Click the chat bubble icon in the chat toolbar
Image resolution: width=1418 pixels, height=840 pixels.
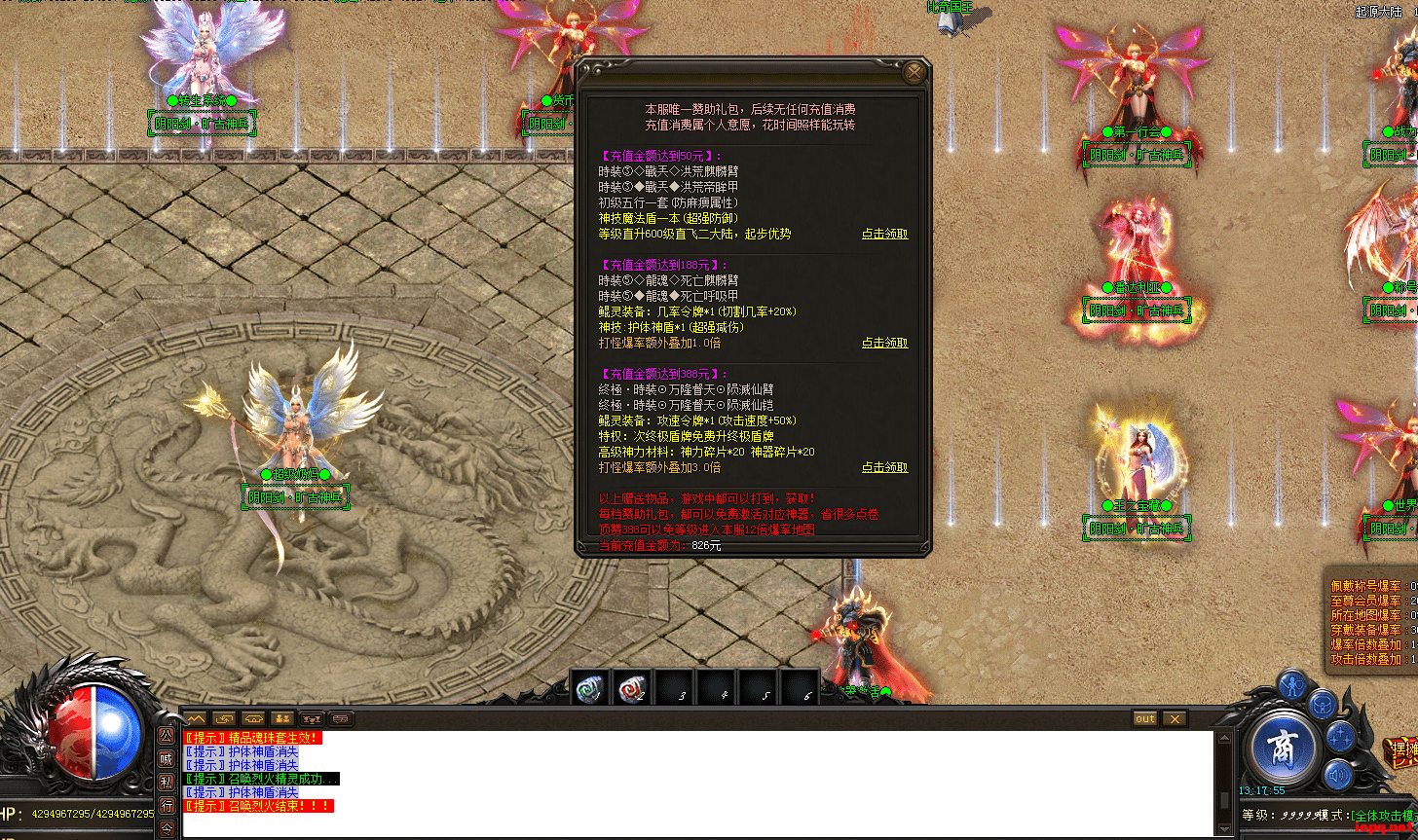pyautogui.click(x=340, y=719)
